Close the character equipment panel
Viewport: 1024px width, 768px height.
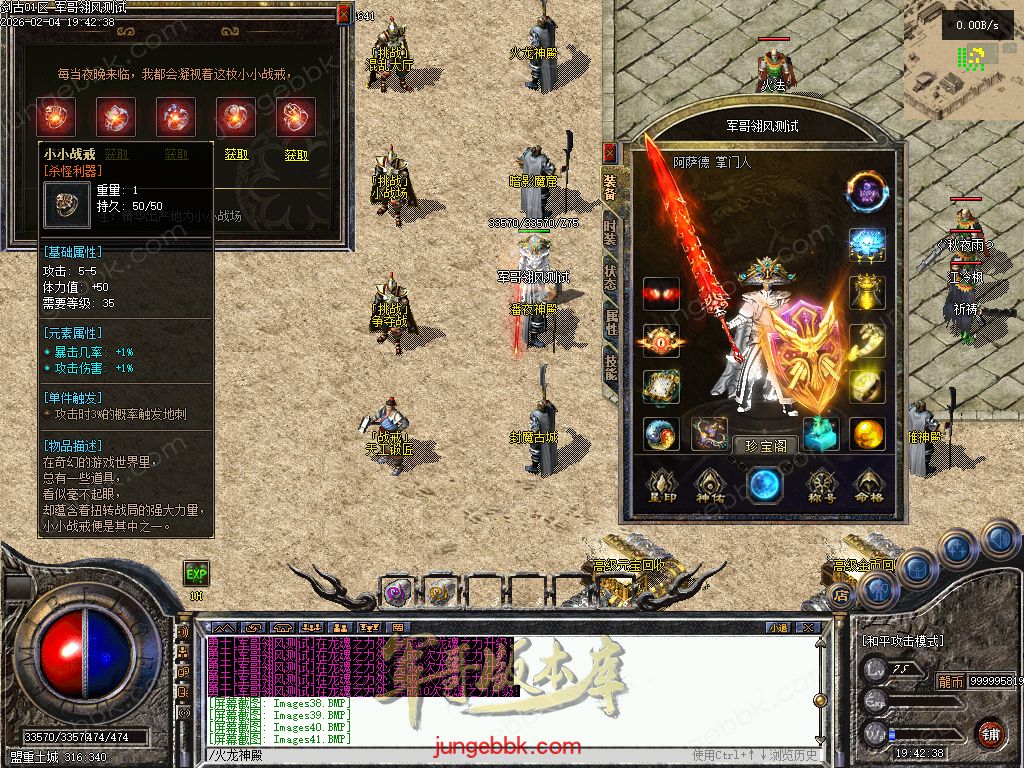(x=609, y=153)
